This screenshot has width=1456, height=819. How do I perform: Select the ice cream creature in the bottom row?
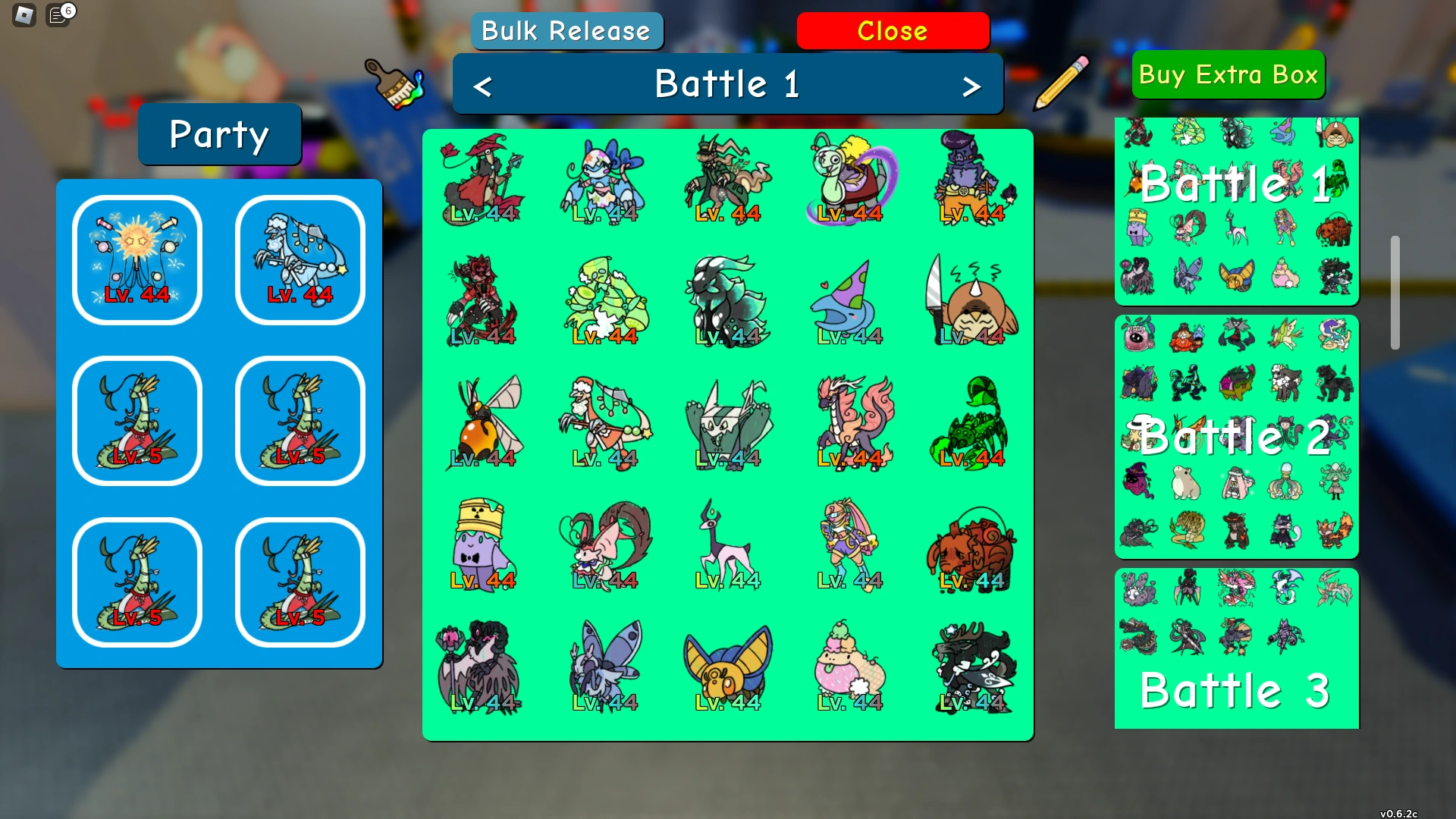pyautogui.click(x=849, y=666)
